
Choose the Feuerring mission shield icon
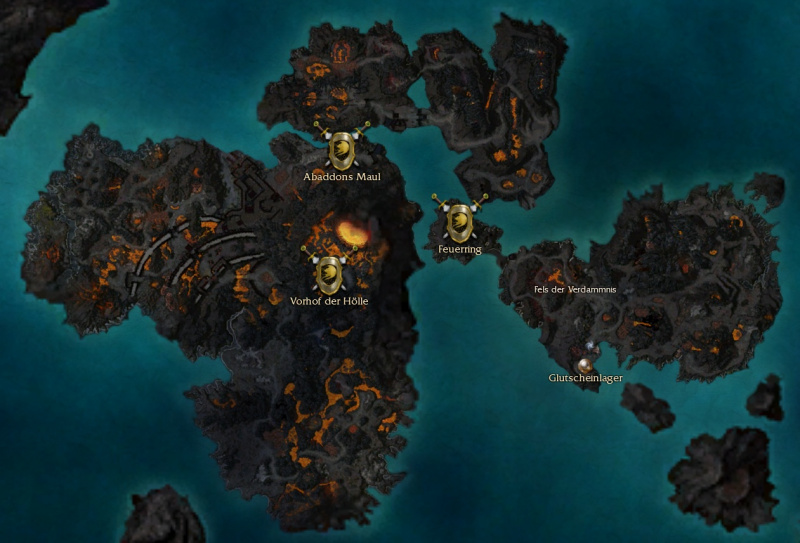click(459, 220)
